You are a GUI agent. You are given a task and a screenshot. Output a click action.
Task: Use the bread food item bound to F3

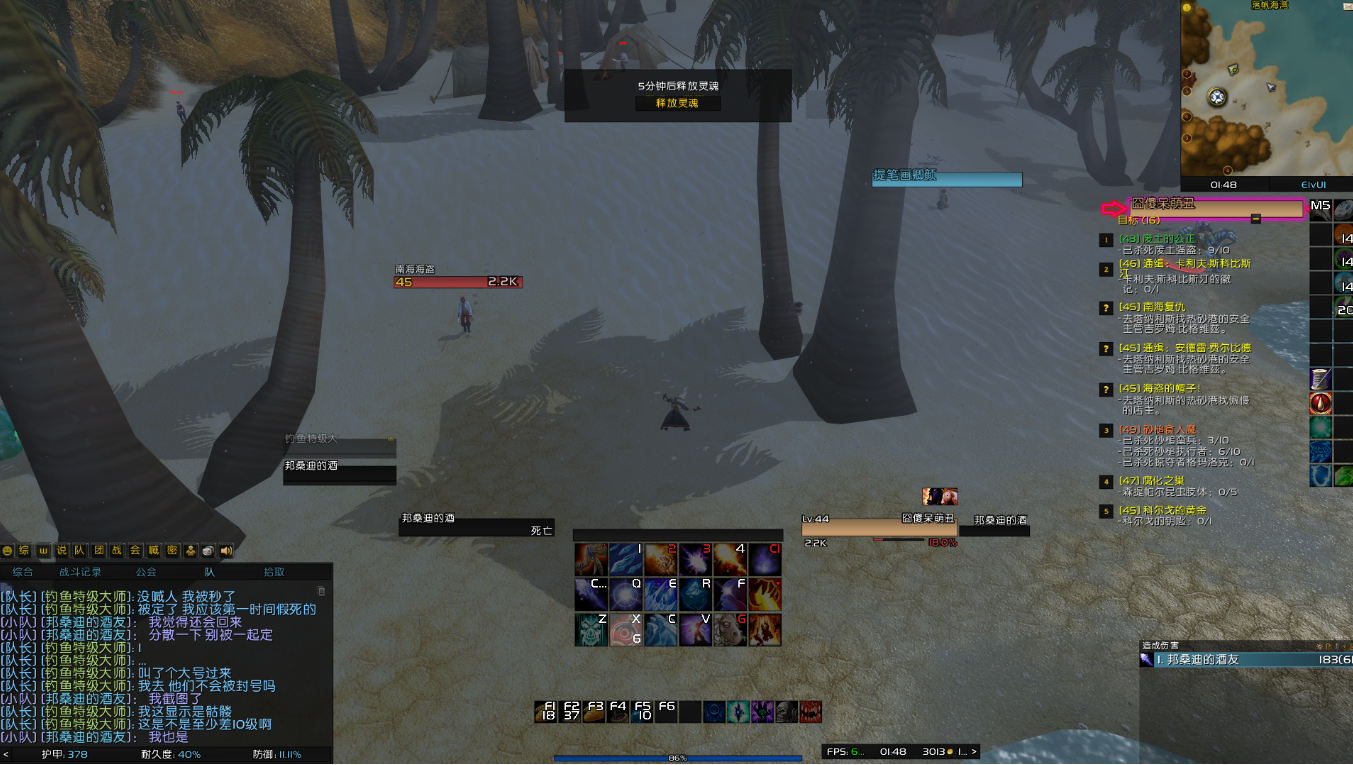[x=596, y=711]
